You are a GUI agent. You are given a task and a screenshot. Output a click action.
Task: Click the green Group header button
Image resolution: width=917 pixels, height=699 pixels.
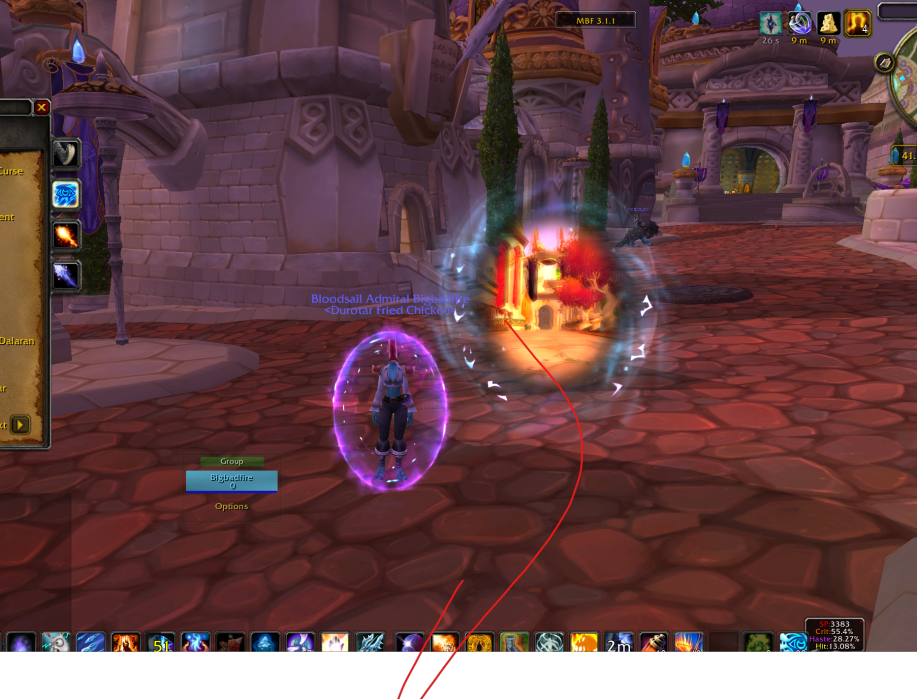click(x=231, y=461)
